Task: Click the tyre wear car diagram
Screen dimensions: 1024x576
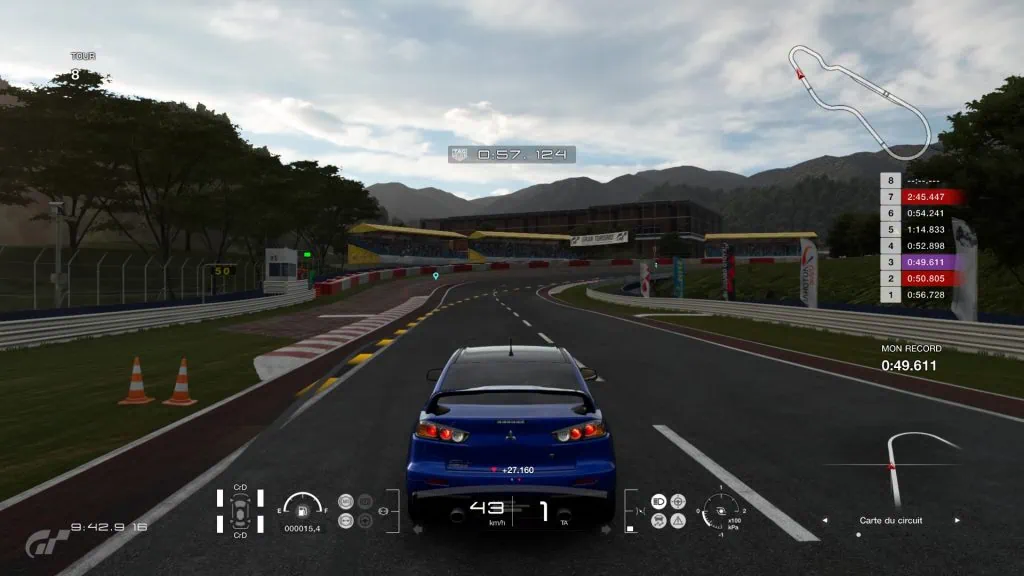Action: [240, 511]
